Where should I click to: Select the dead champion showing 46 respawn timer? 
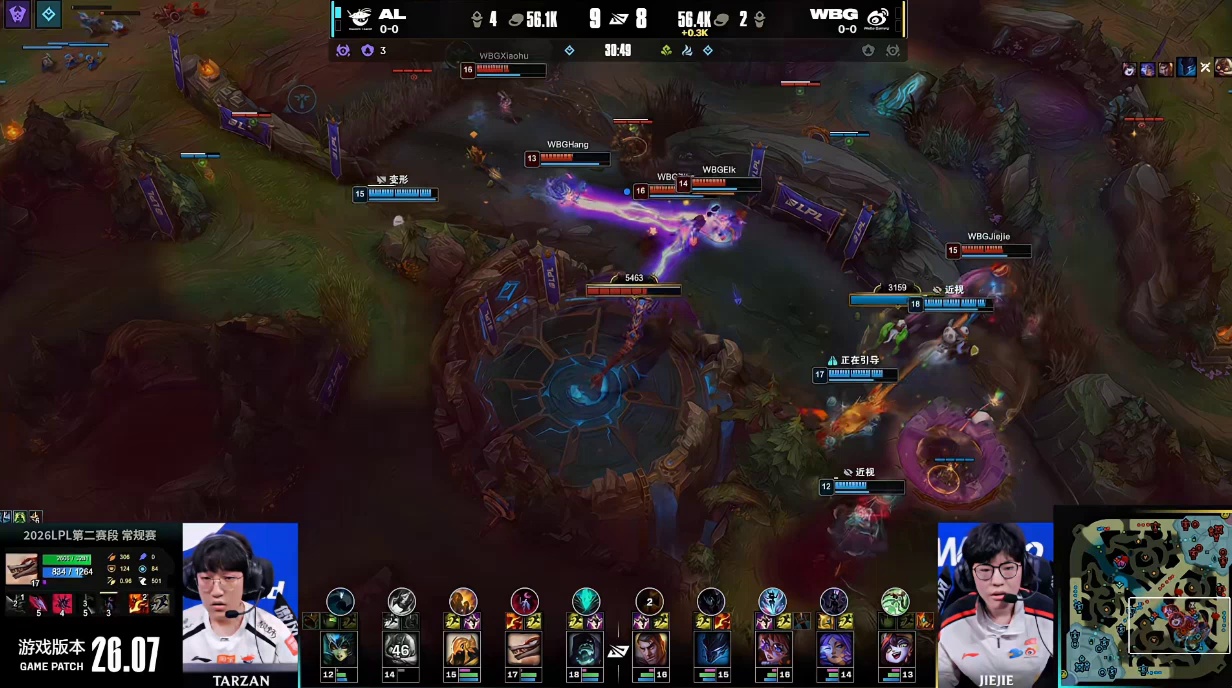tap(402, 649)
